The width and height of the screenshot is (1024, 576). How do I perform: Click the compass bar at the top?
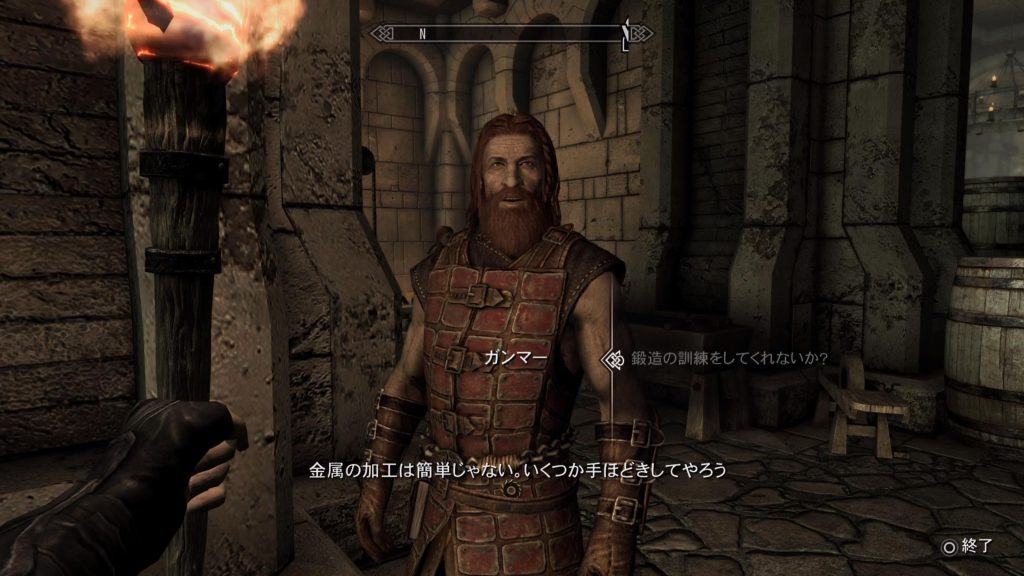[511, 33]
